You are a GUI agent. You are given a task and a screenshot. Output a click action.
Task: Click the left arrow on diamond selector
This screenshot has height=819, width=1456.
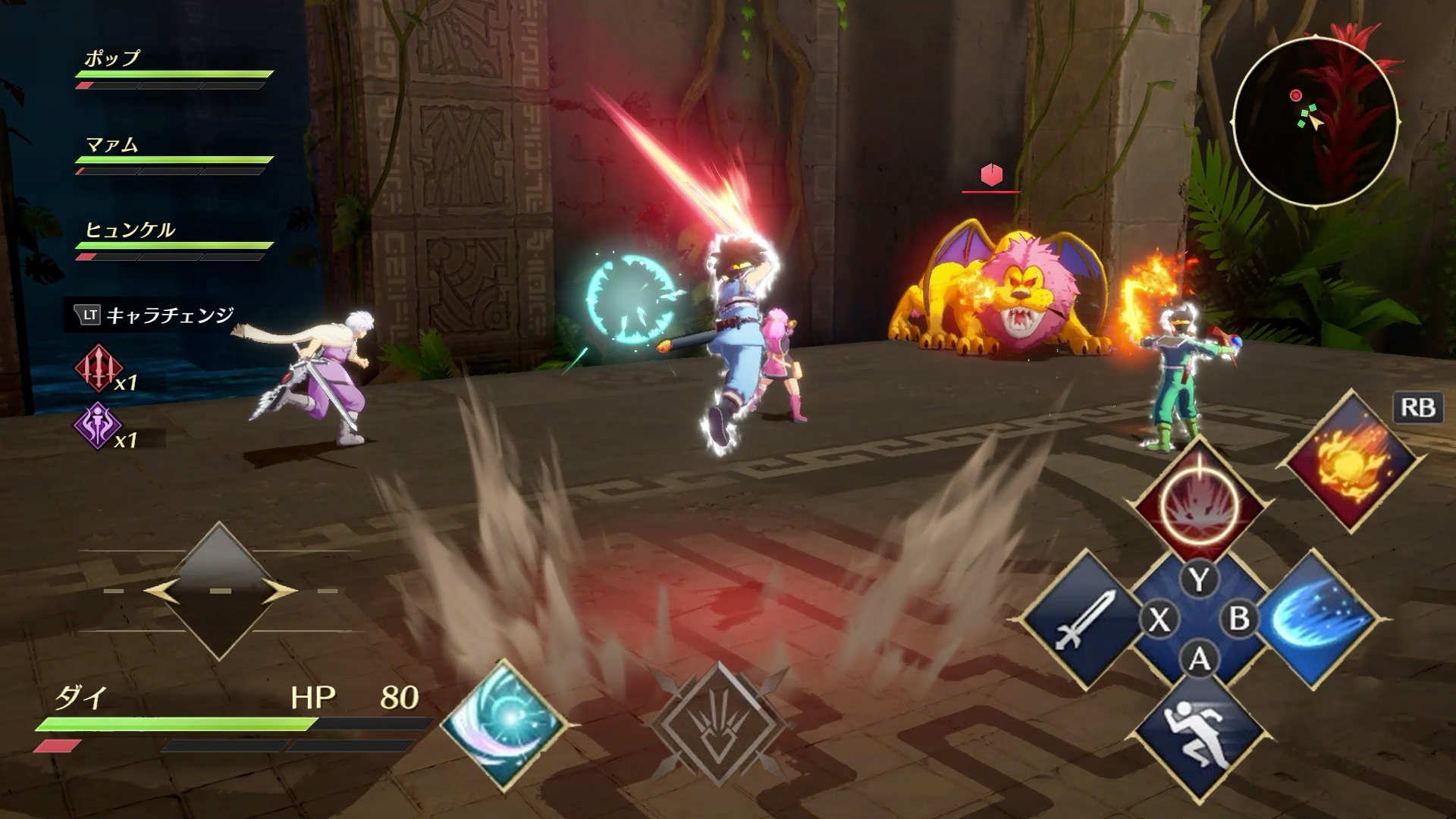click(161, 591)
